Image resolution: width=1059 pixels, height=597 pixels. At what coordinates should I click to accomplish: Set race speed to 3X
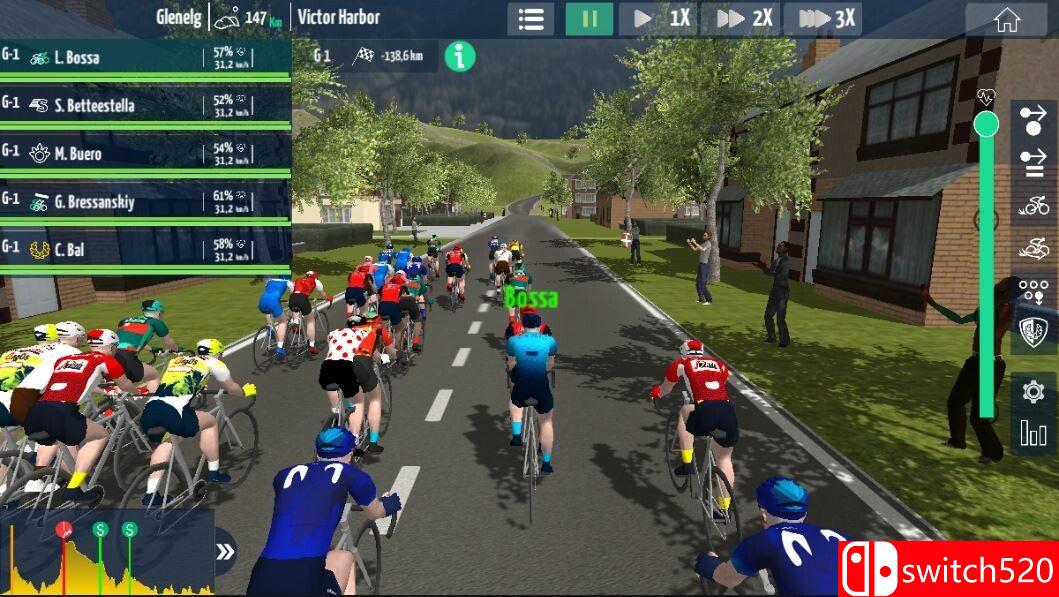coord(823,19)
